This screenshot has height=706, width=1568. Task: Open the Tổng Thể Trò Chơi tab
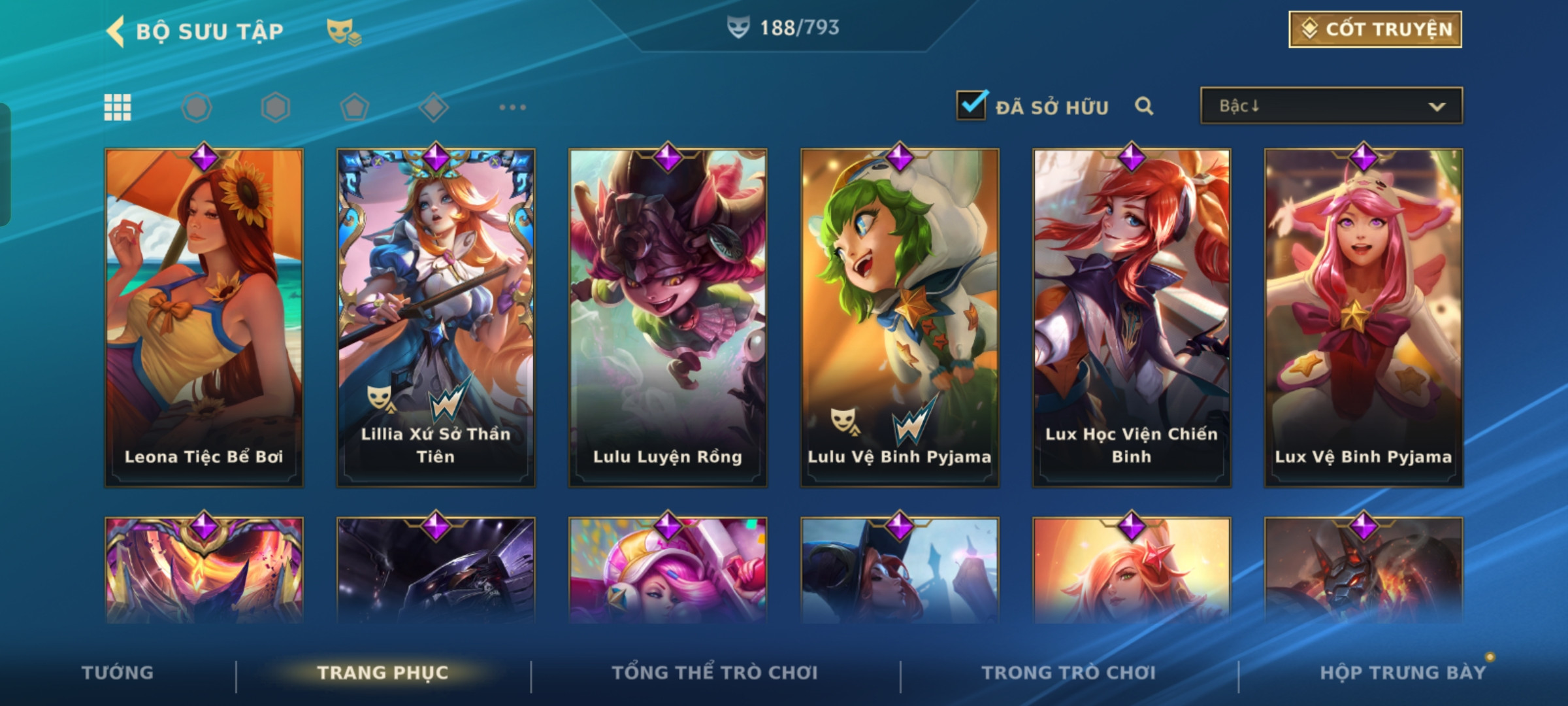715,673
